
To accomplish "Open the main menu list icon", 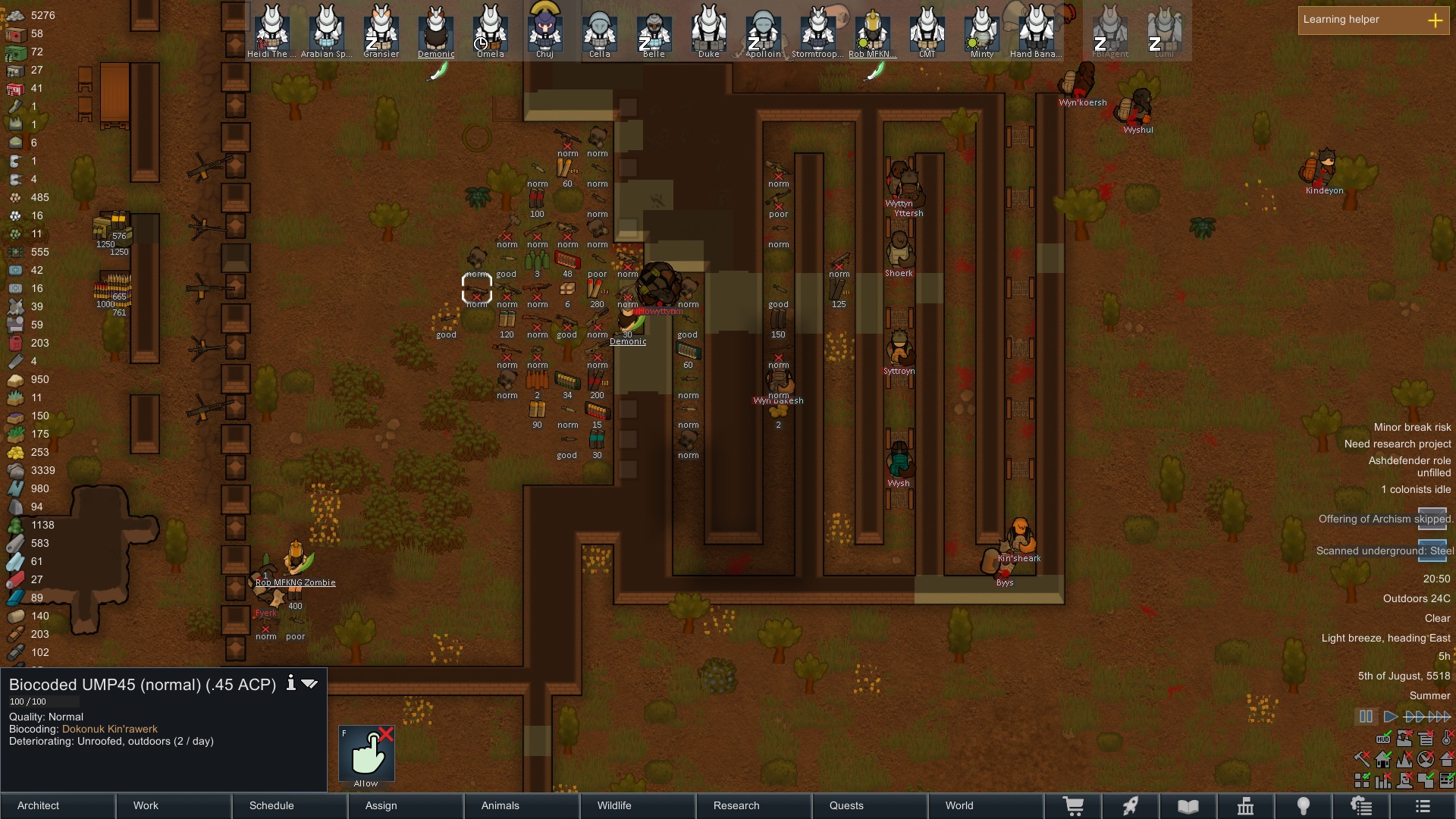I will click(x=1422, y=806).
